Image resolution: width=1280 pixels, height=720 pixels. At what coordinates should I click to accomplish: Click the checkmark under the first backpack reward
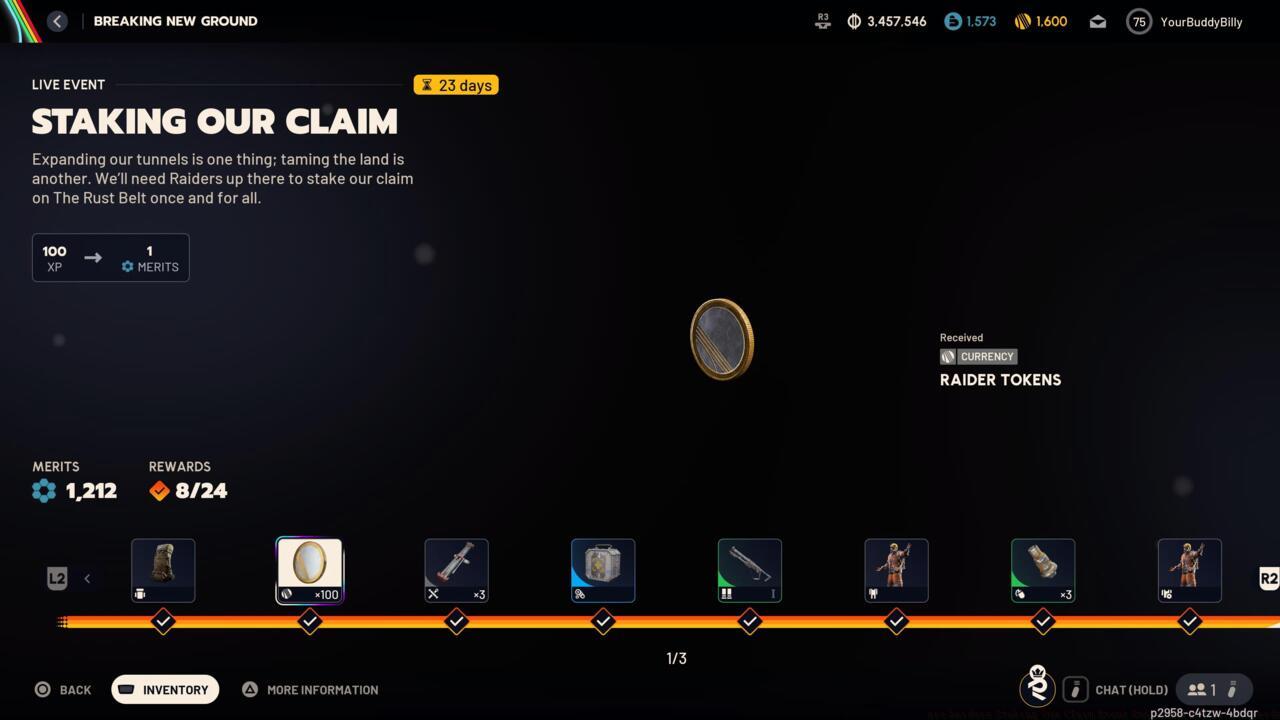click(163, 621)
